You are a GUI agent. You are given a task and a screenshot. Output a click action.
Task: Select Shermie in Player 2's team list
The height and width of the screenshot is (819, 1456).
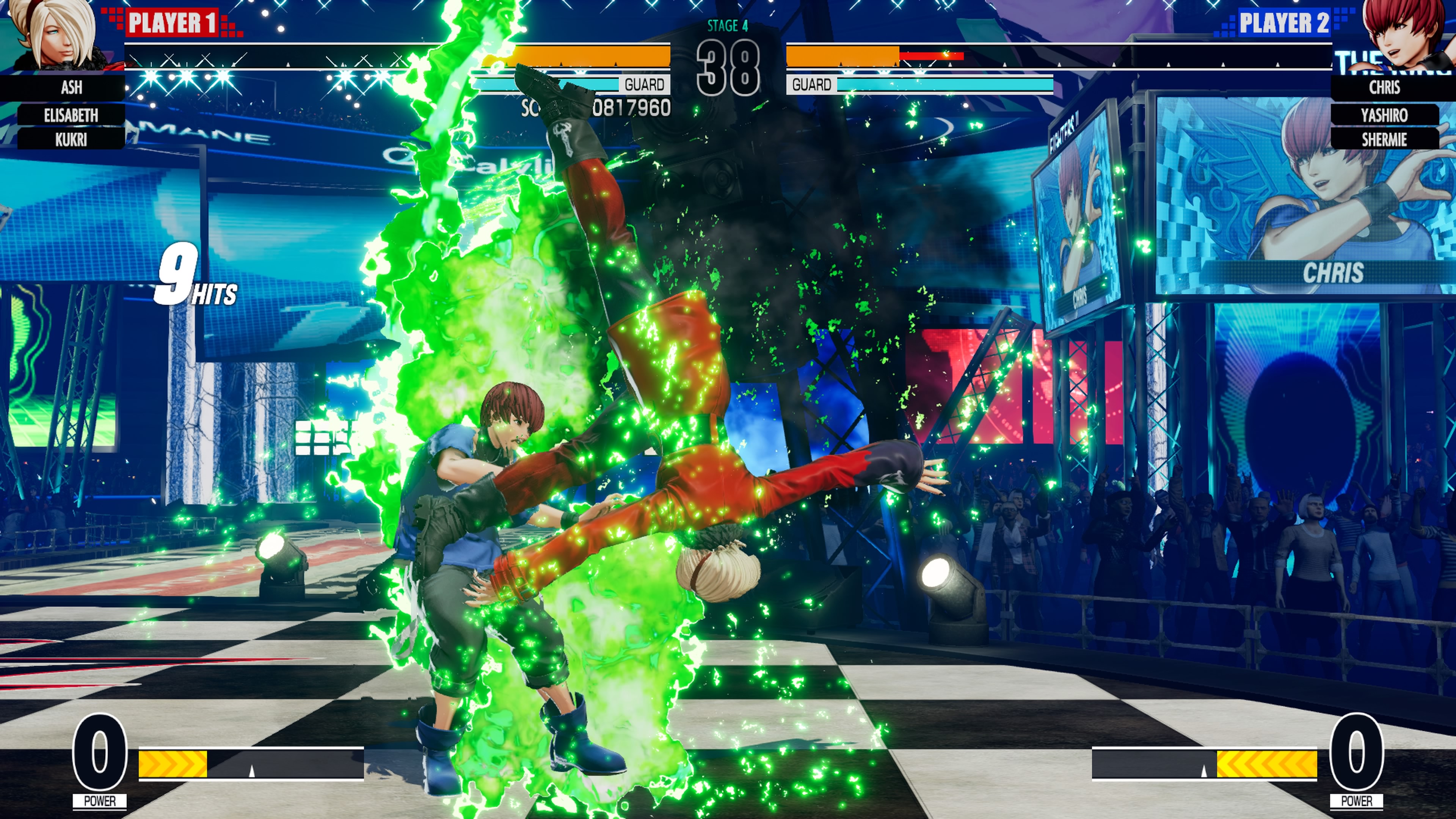[1384, 139]
